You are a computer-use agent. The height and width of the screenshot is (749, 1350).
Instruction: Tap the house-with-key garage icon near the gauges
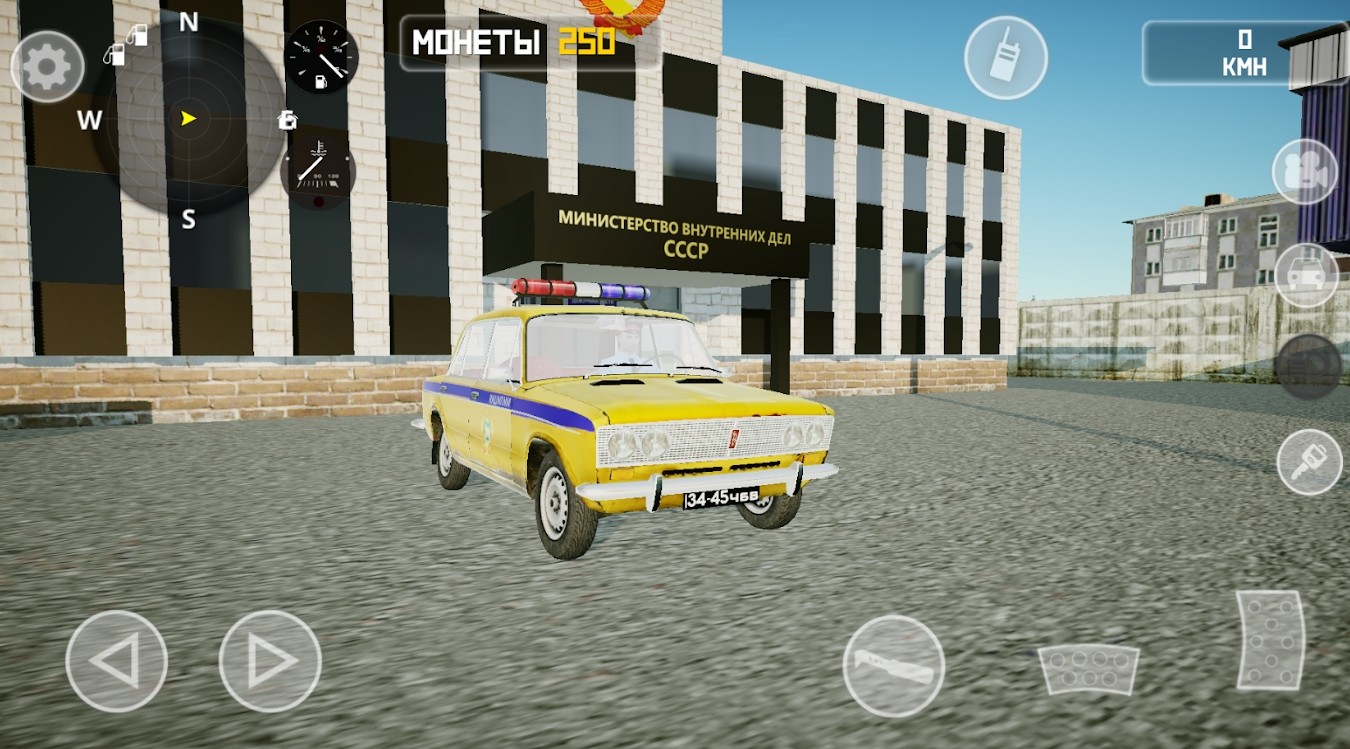(289, 120)
